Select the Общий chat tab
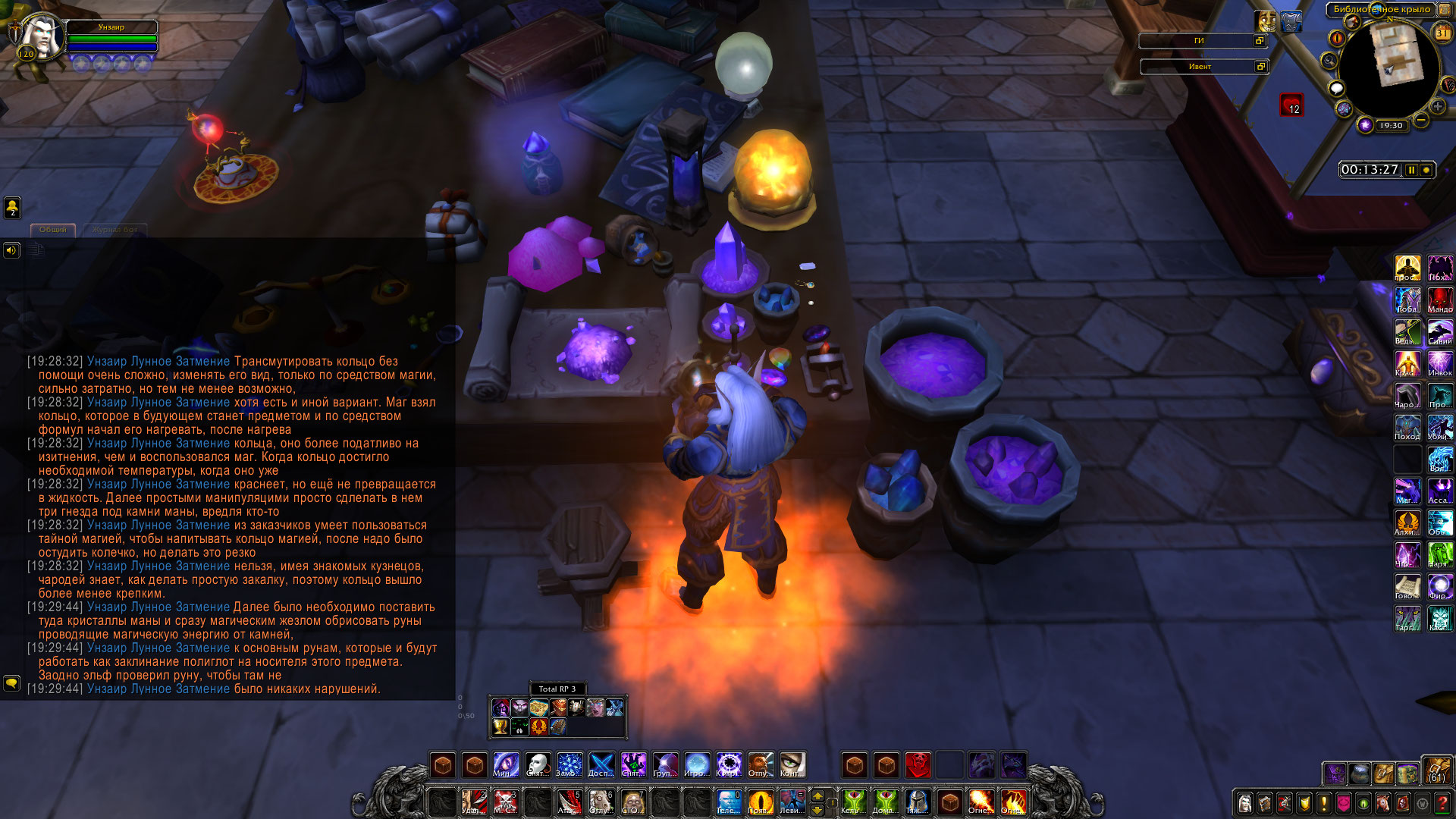 (x=53, y=229)
